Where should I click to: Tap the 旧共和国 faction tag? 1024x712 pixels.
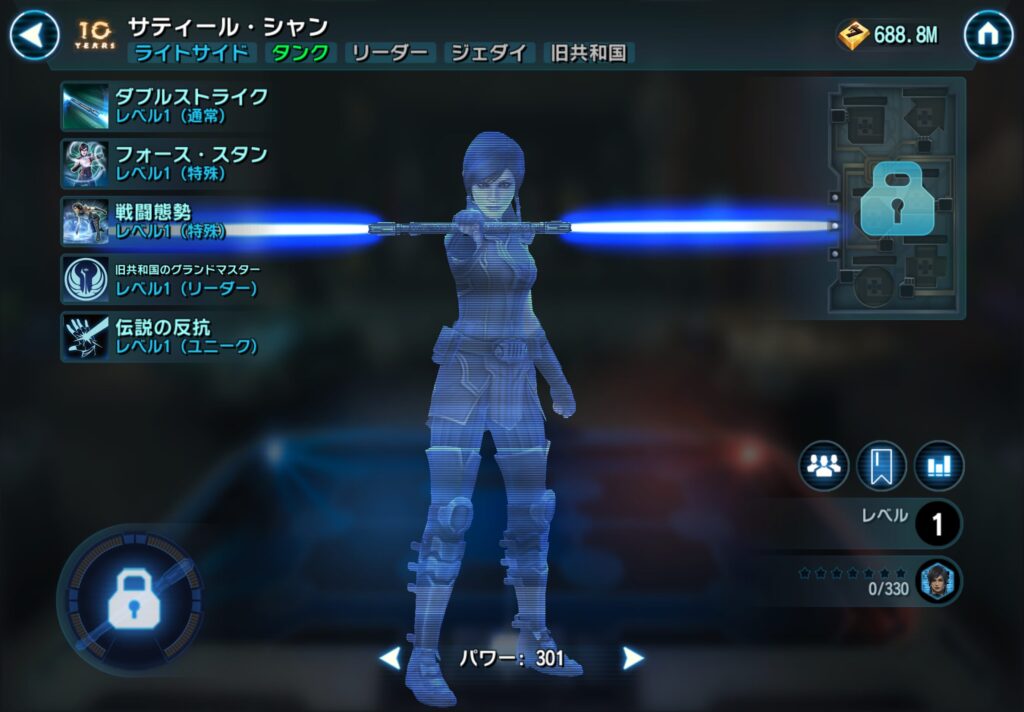point(590,54)
